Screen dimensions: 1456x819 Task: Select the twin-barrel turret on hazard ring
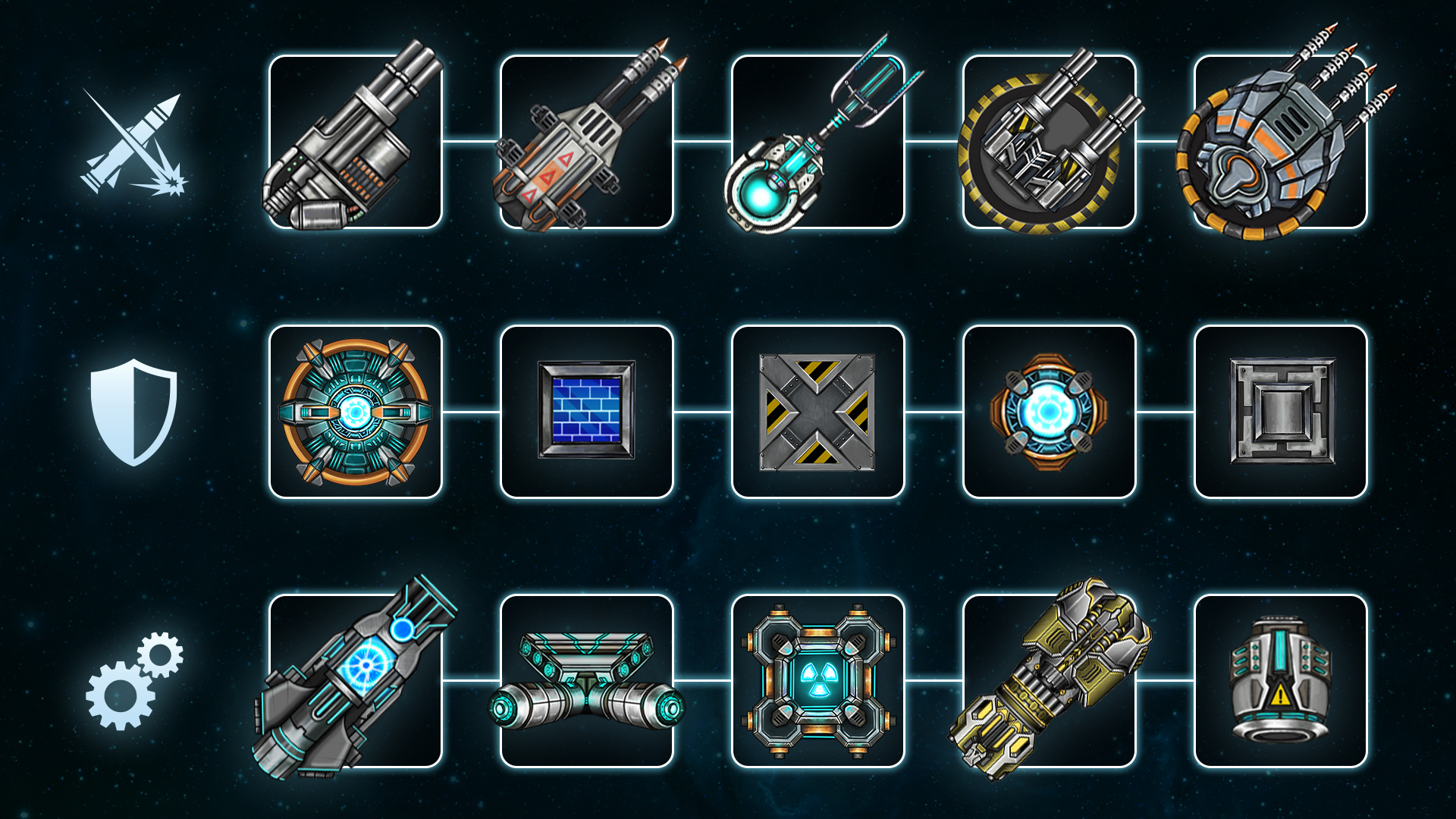click(1049, 142)
